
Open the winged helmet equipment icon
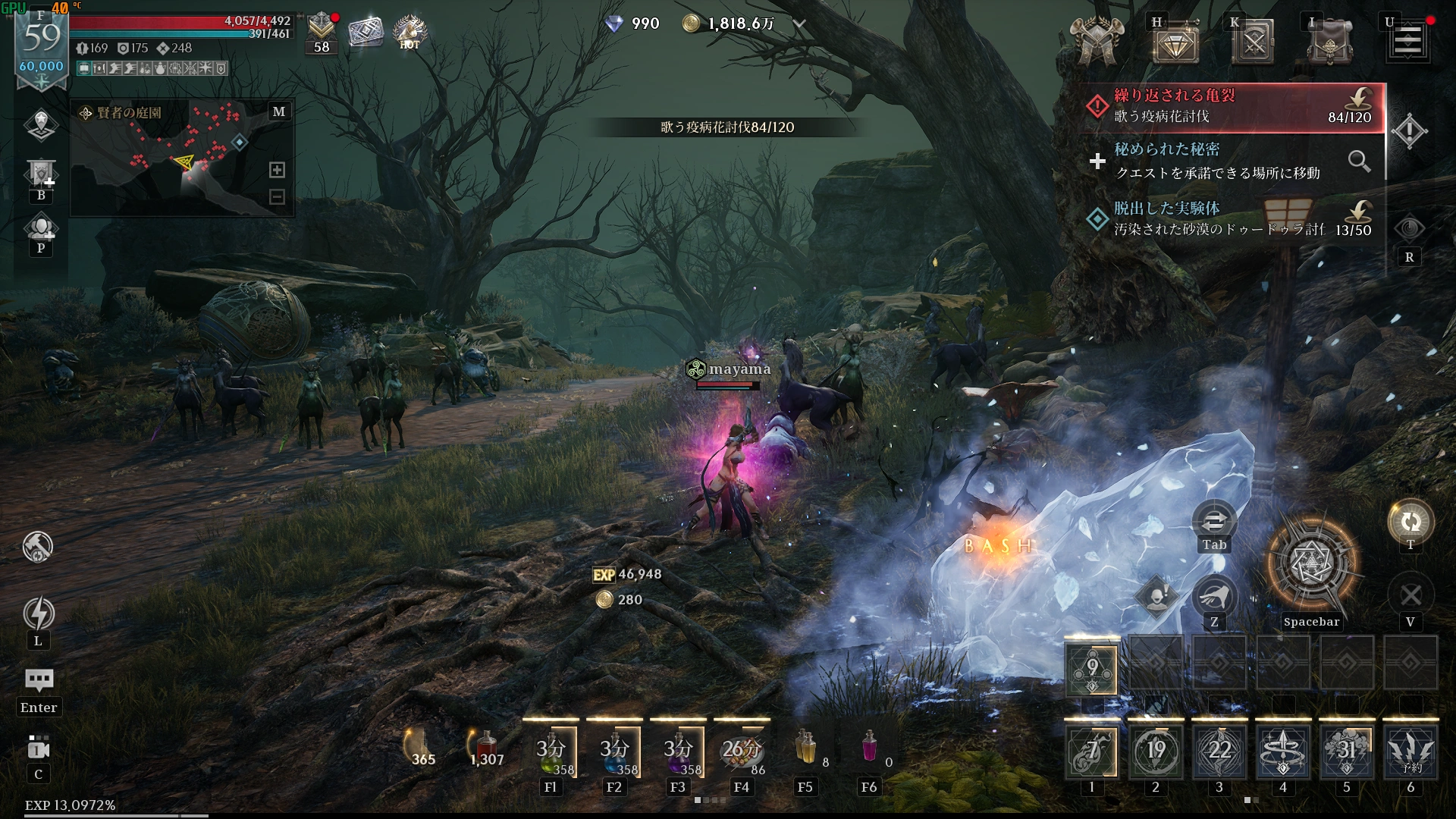tap(1096, 42)
